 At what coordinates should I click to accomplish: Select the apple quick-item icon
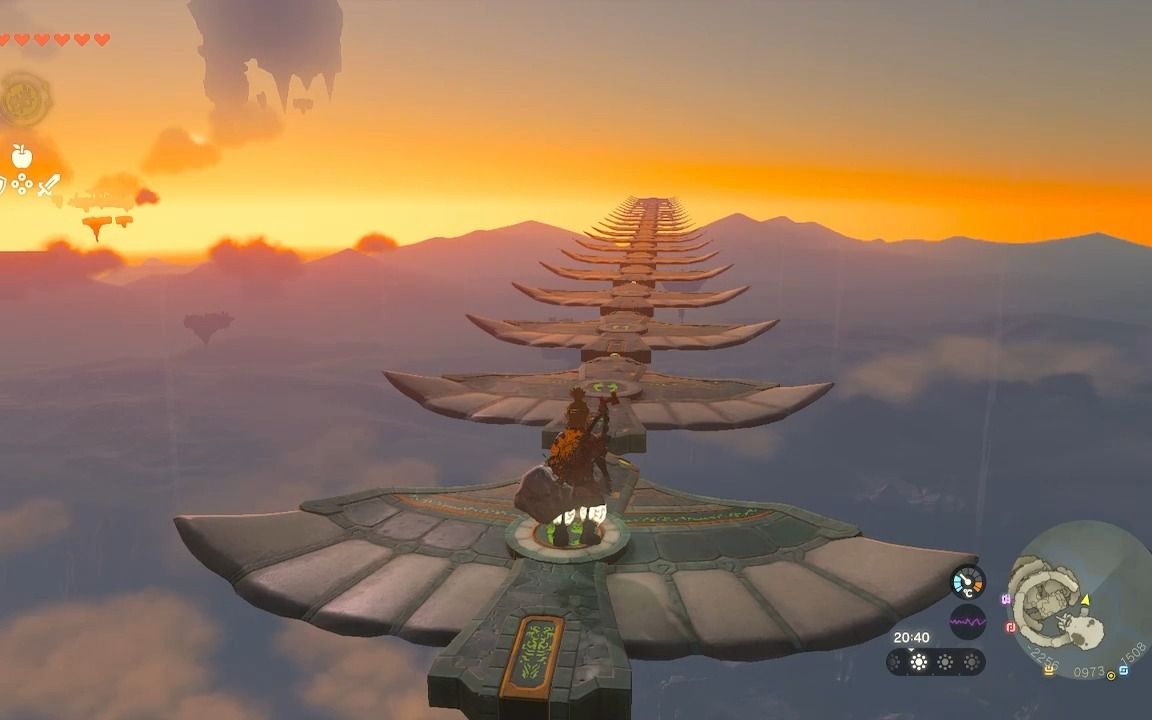(21, 156)
